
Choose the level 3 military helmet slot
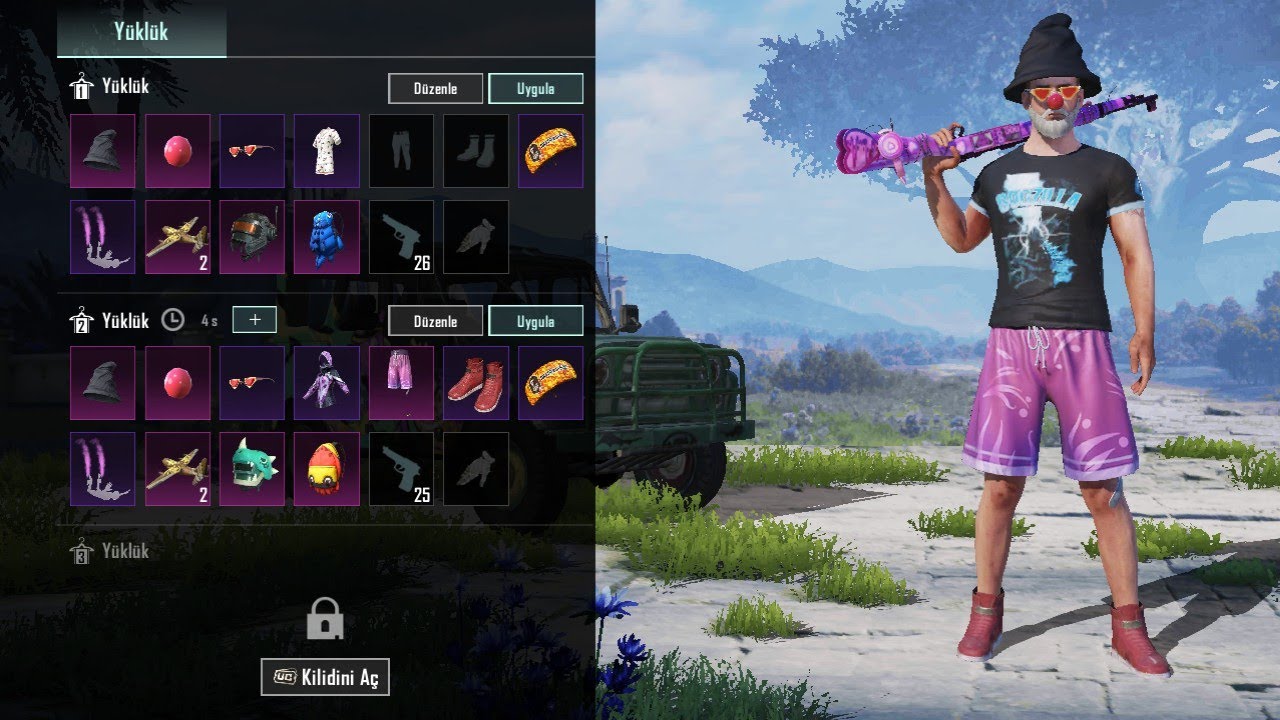click(252, 237)
